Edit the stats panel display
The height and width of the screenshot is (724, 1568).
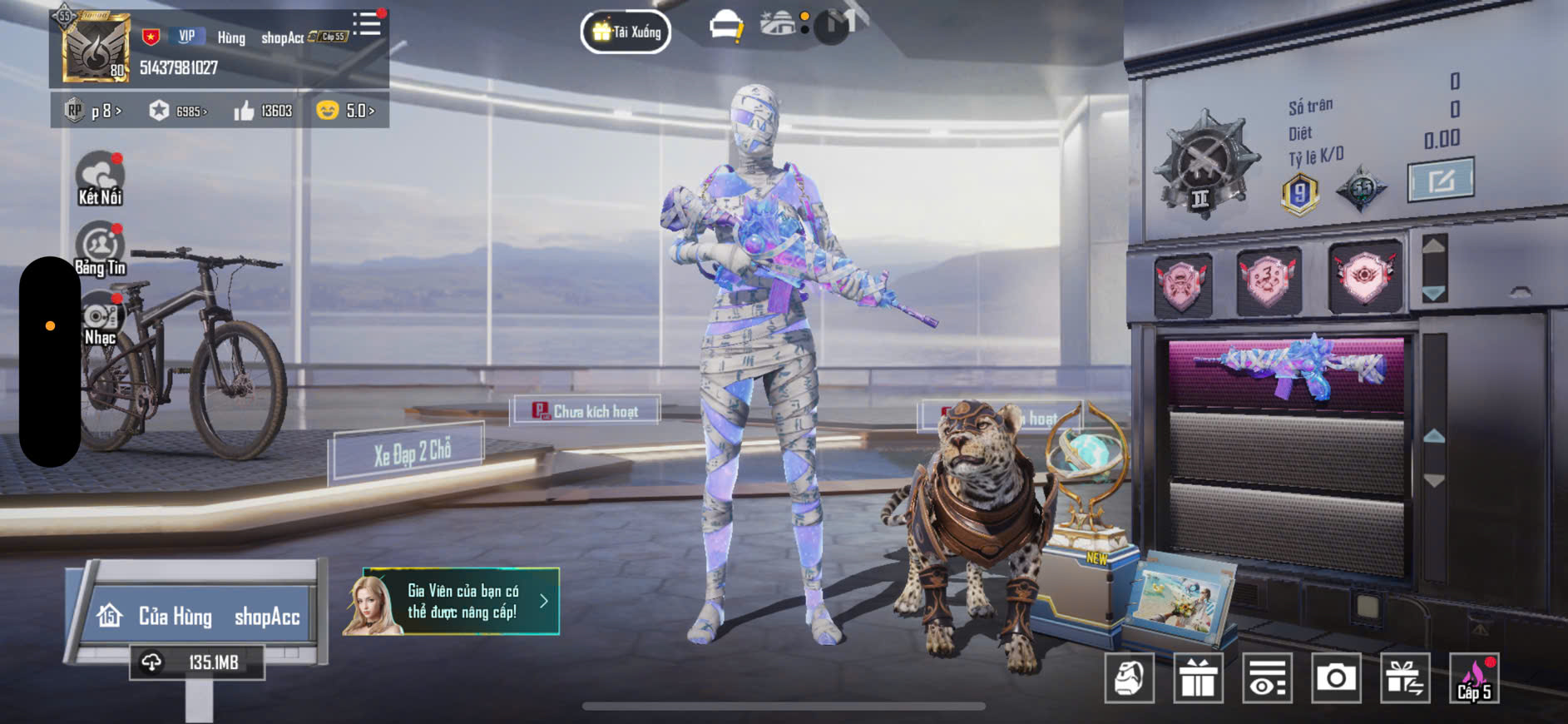pyautogui.click(x=1440, y=180)
